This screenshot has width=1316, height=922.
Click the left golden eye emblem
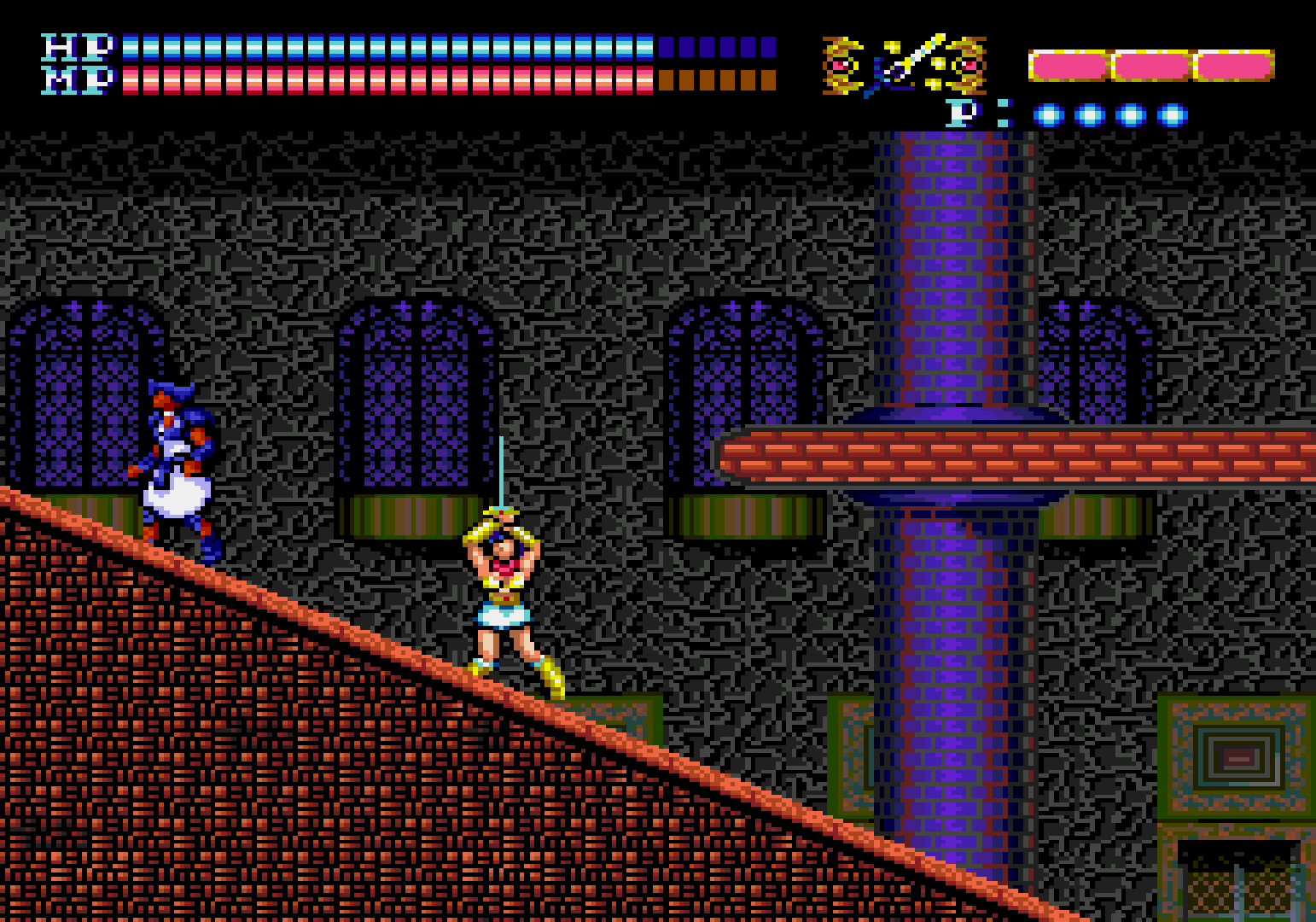click(x=843, y=64)
